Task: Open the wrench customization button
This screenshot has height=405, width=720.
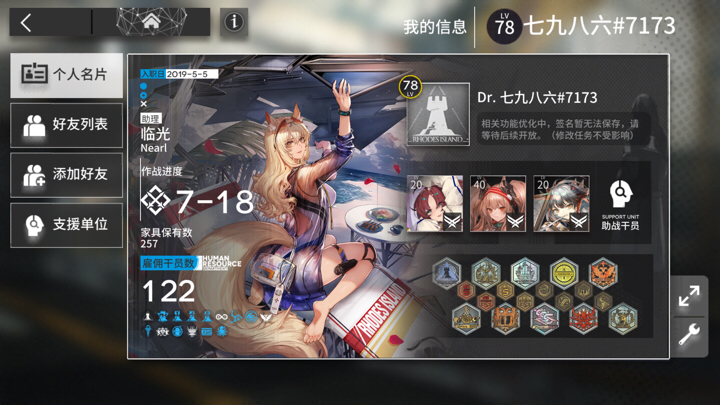Action: [689, 336]
